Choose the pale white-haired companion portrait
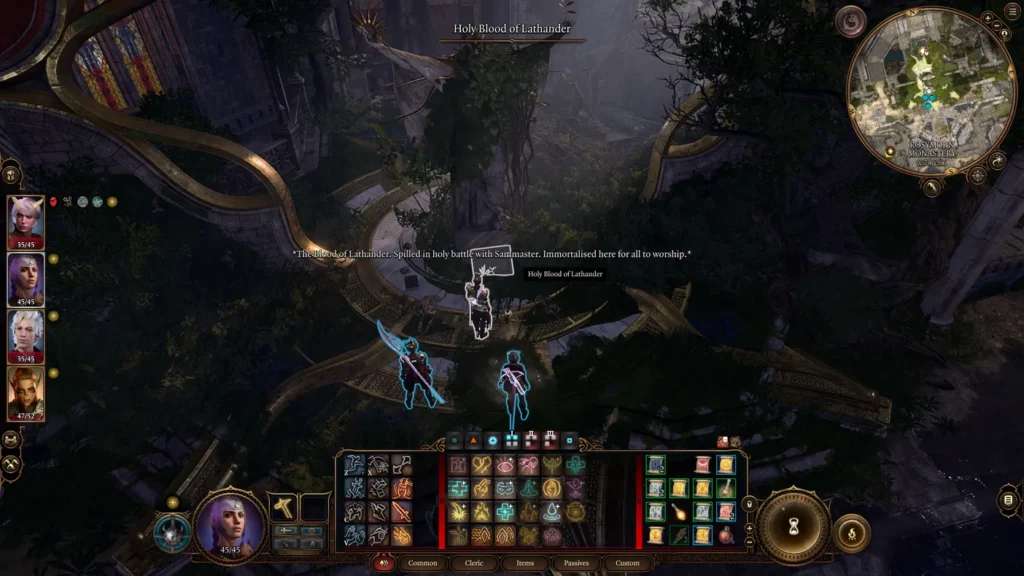 point(26,335)
